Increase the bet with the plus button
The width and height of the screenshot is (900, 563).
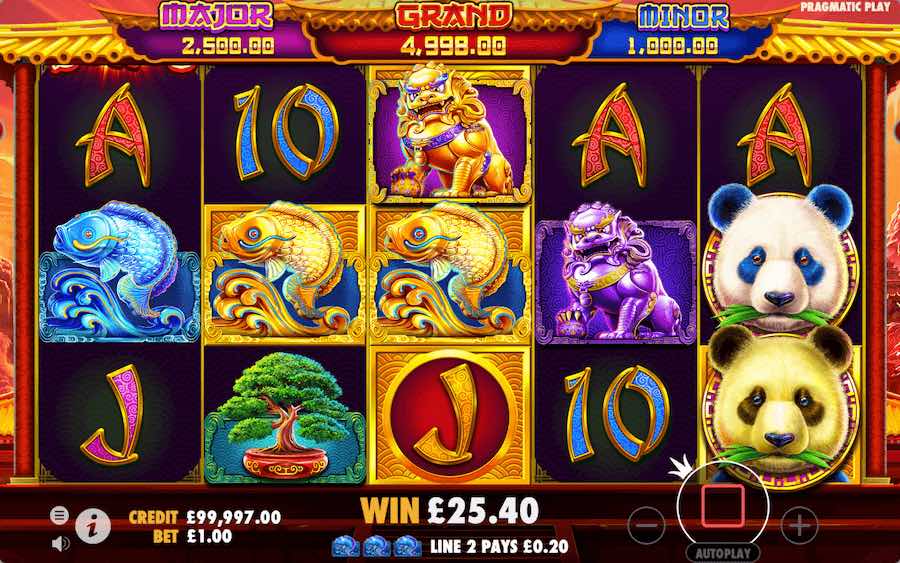click(x=798, y=524)
